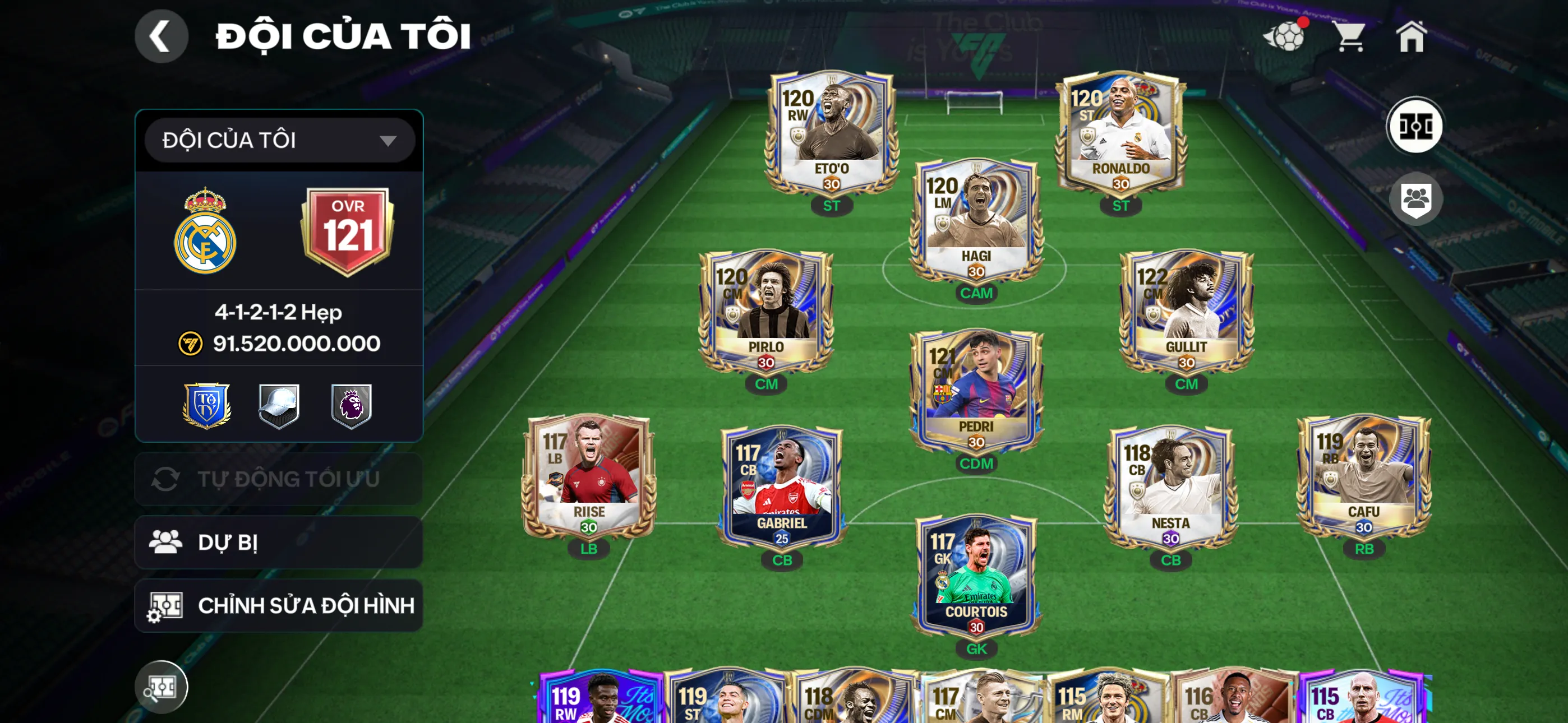This screenshot has width=1568, height=723.
Task: Tap the Premier League badge icon
Action: coord(351,405)
